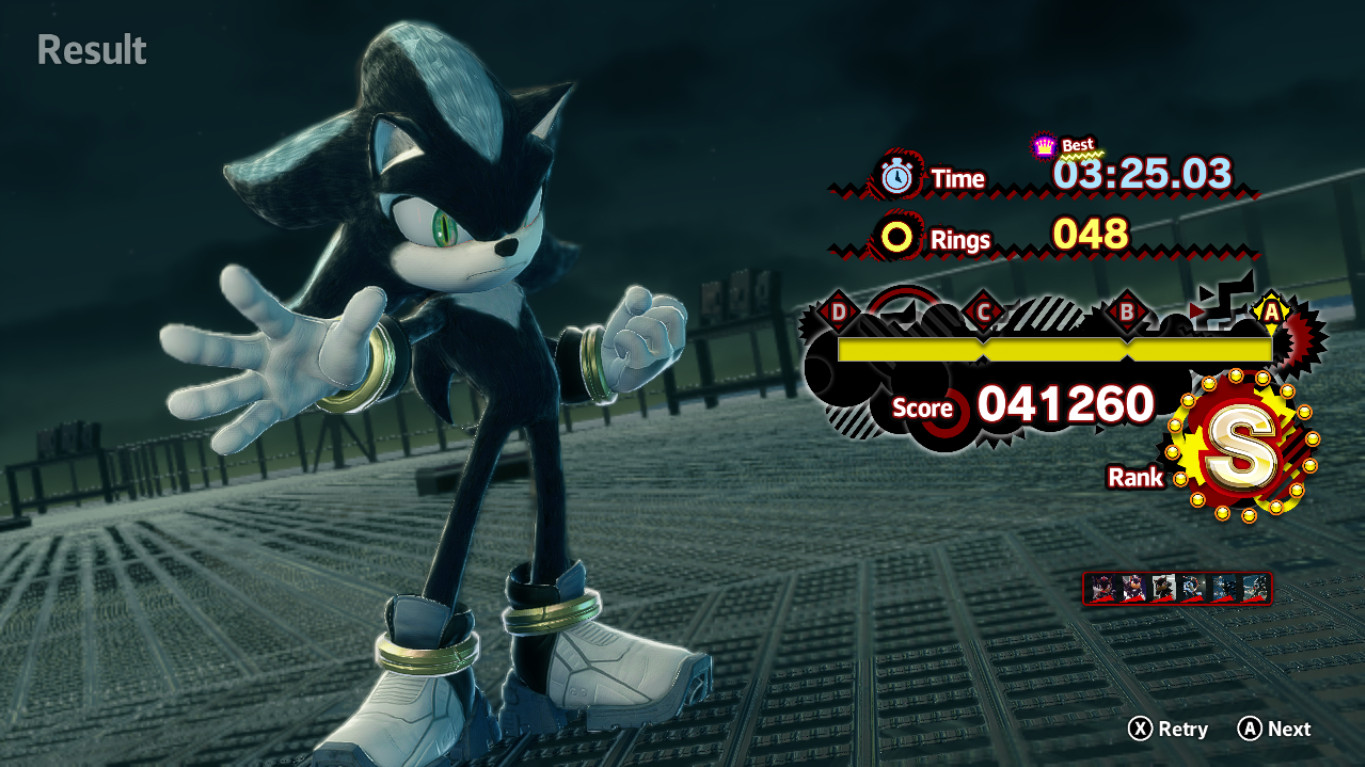Click the C rank diamond marker
1365x767 pixels.
(985, 310)
